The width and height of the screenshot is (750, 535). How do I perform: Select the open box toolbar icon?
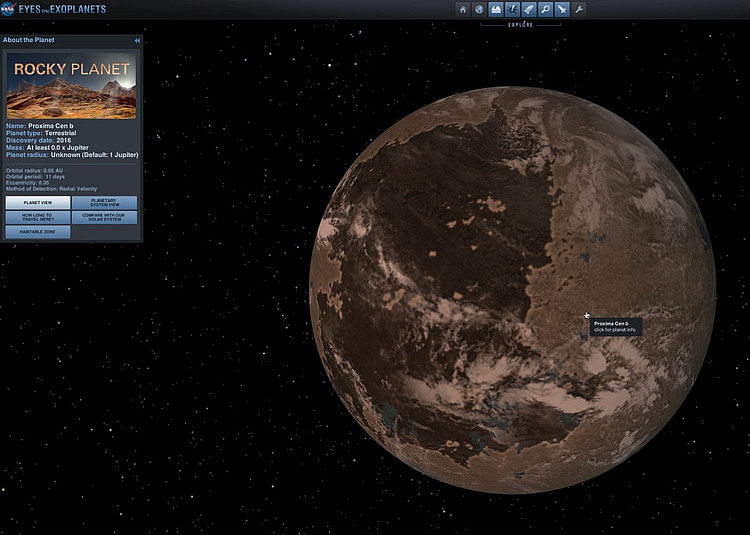pos(496,9)
